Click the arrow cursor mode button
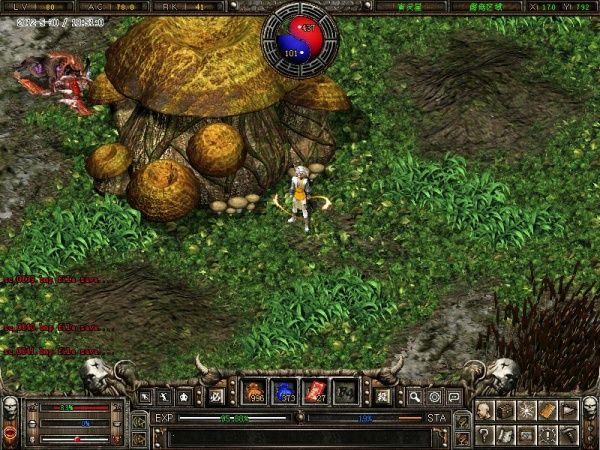The width and height of the screenshot is (600, 450). click(146, 397)
